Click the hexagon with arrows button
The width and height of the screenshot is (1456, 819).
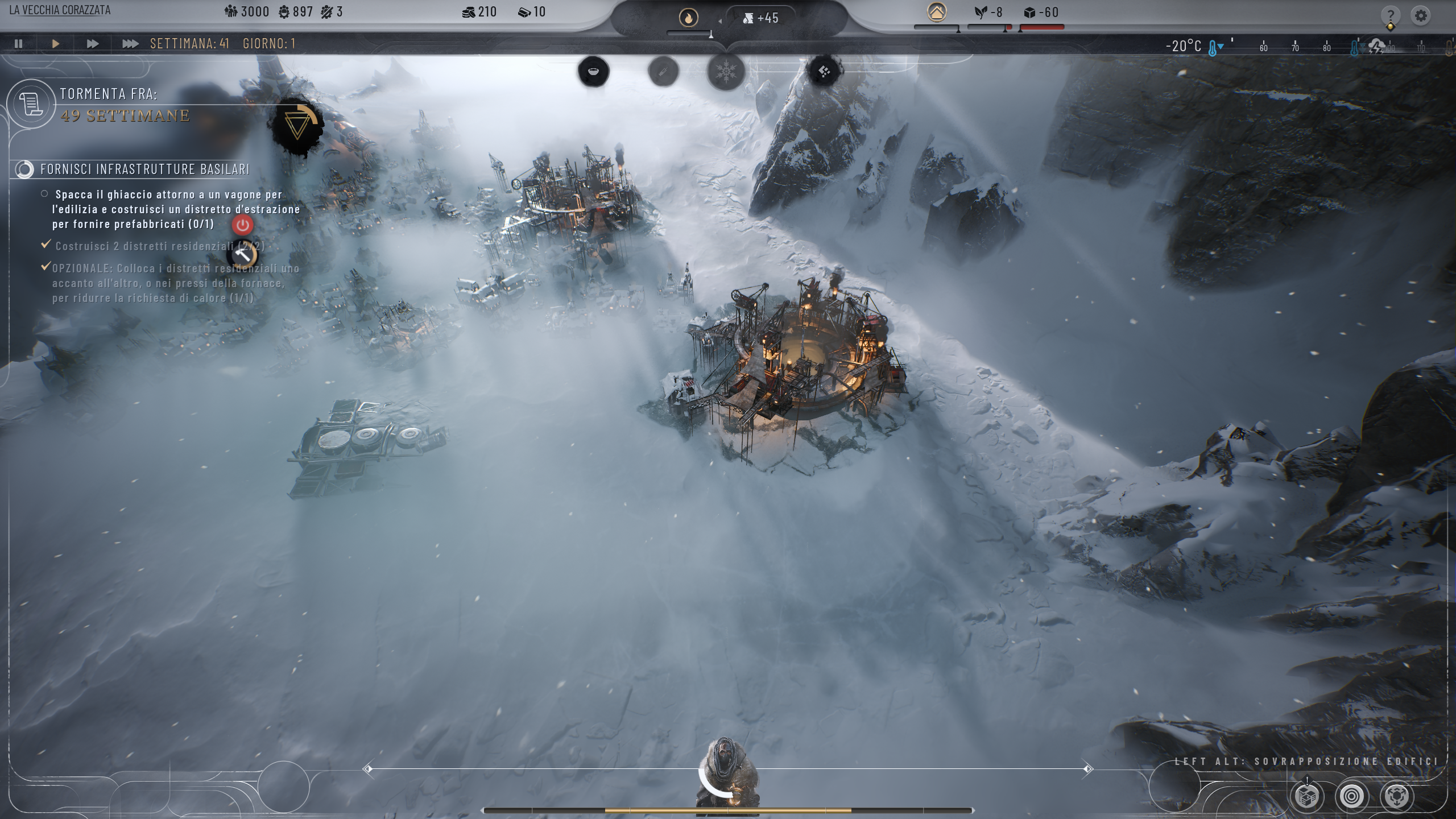click(x=1397, y=796)
